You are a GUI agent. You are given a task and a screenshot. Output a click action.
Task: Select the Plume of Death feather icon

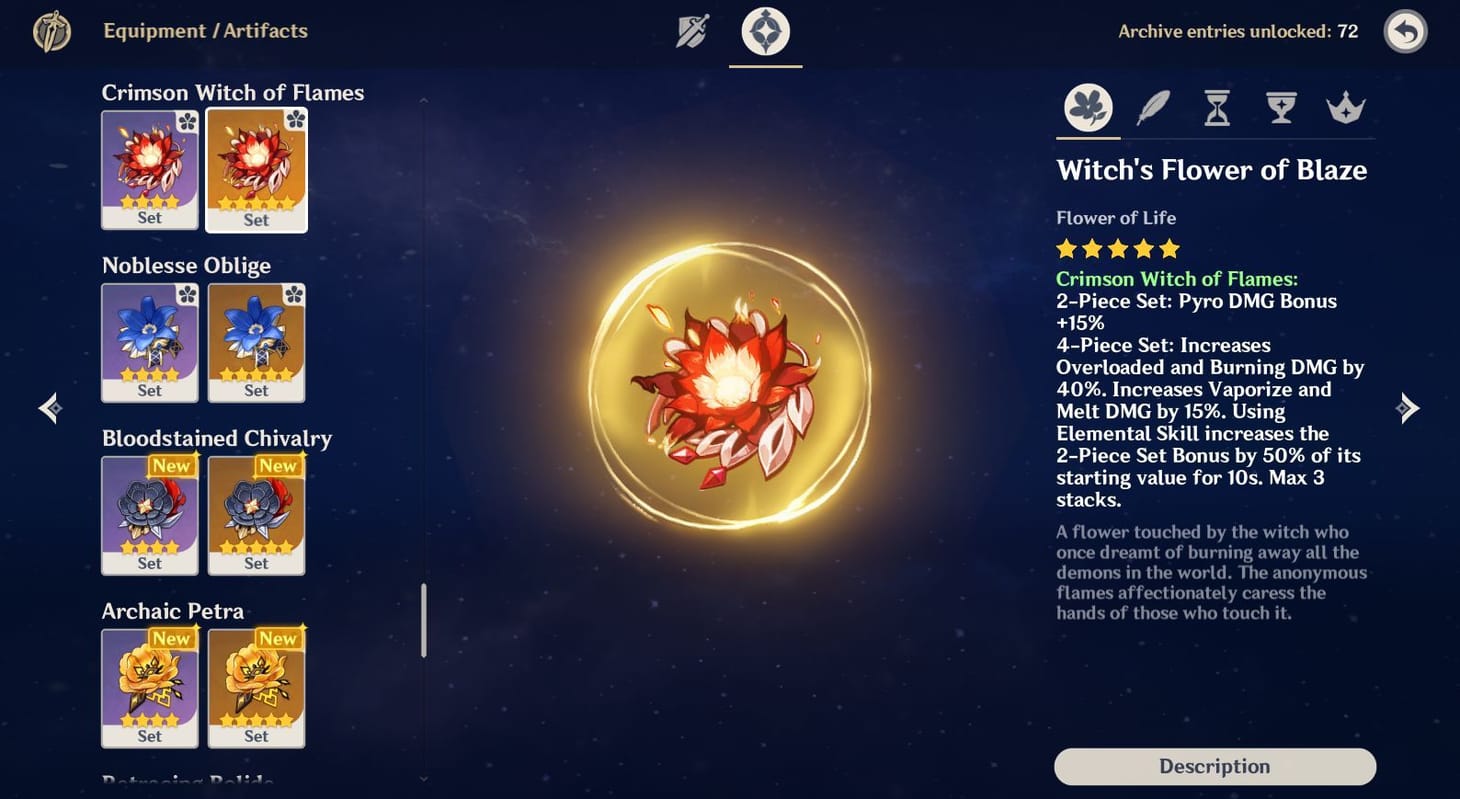pyautogui.click(x=1152, y=107)
